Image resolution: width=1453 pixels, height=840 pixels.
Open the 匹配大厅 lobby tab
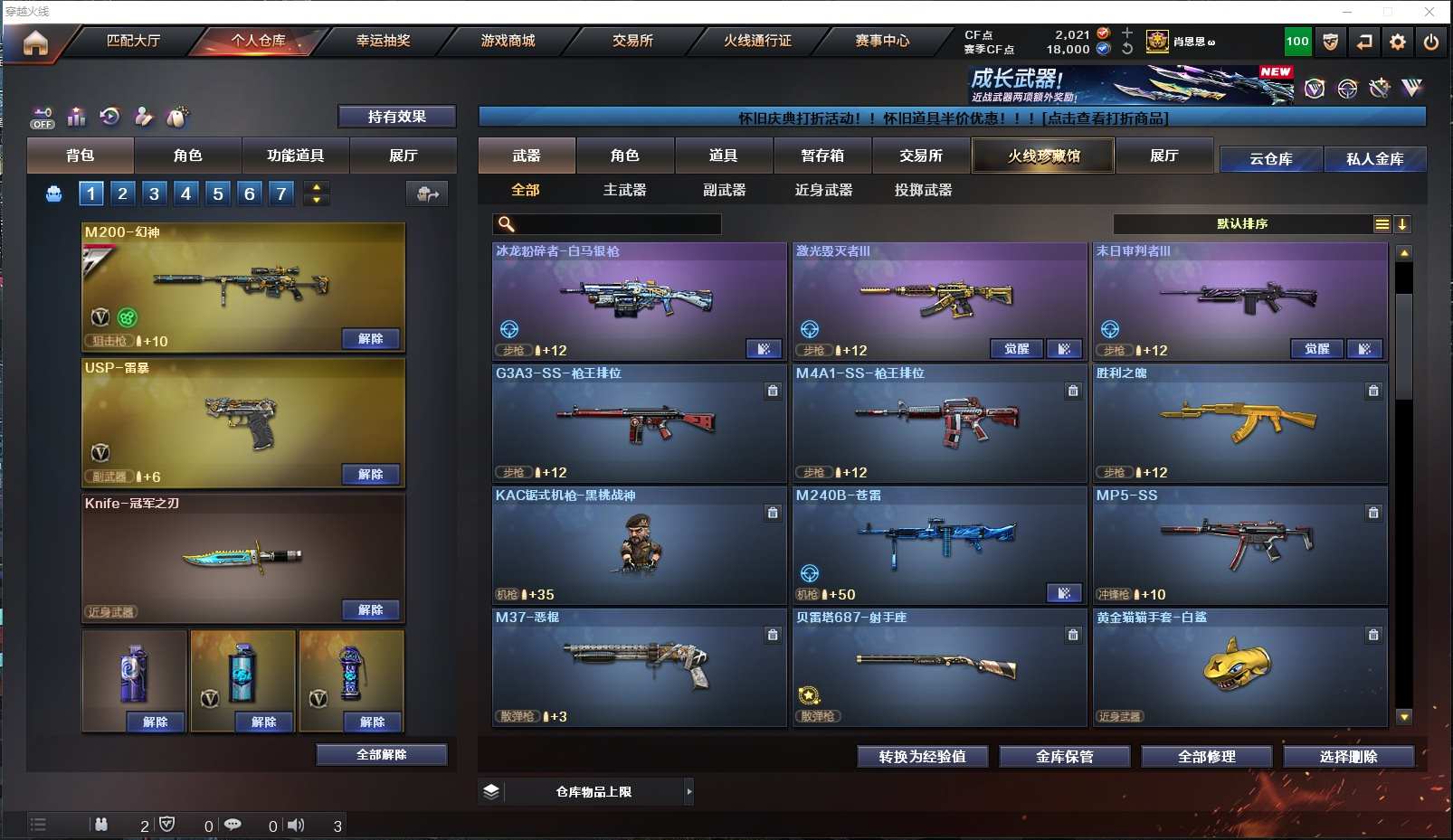point(133,41)
